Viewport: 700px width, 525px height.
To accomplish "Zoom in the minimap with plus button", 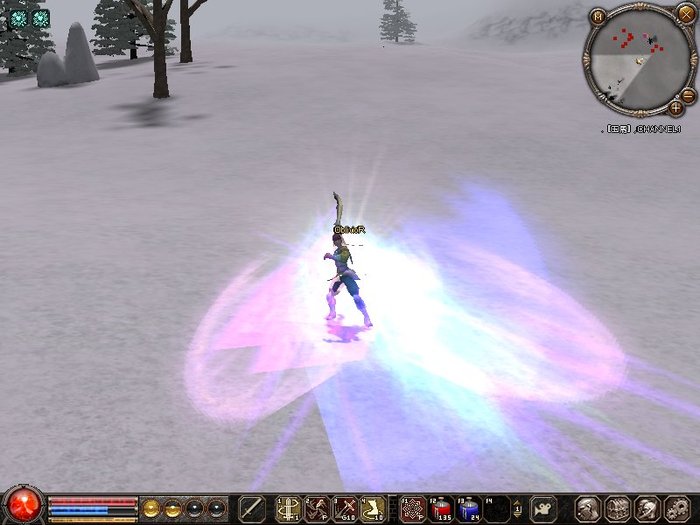I will coord(677,107).
